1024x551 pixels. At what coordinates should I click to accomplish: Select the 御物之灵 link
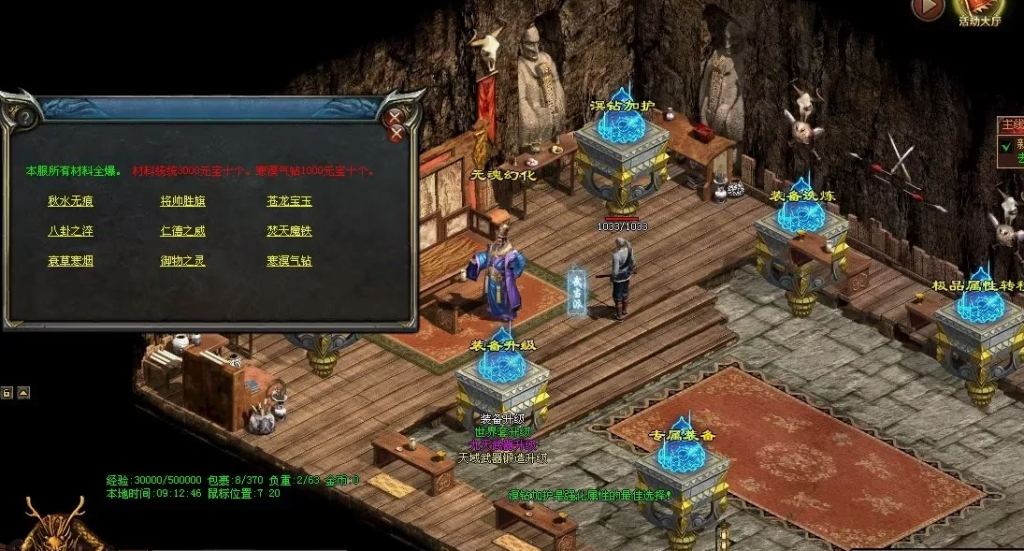(x=182, y=261)
